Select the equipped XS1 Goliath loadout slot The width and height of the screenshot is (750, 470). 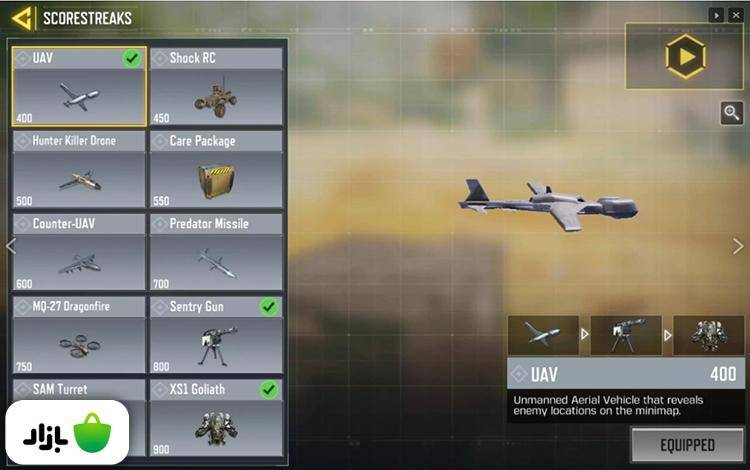708,336
